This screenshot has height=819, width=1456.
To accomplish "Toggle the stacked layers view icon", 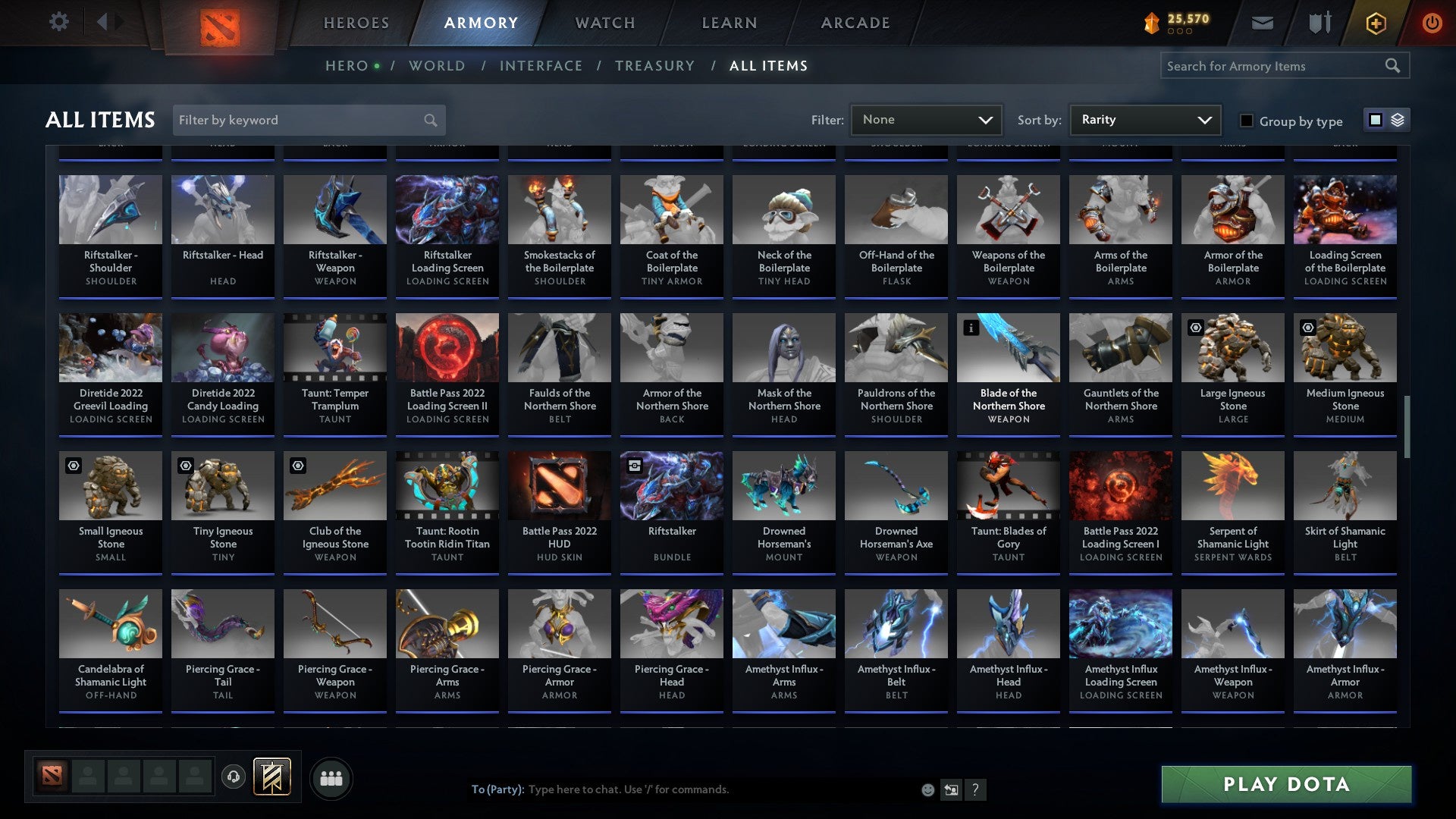I will point(1398,120).
